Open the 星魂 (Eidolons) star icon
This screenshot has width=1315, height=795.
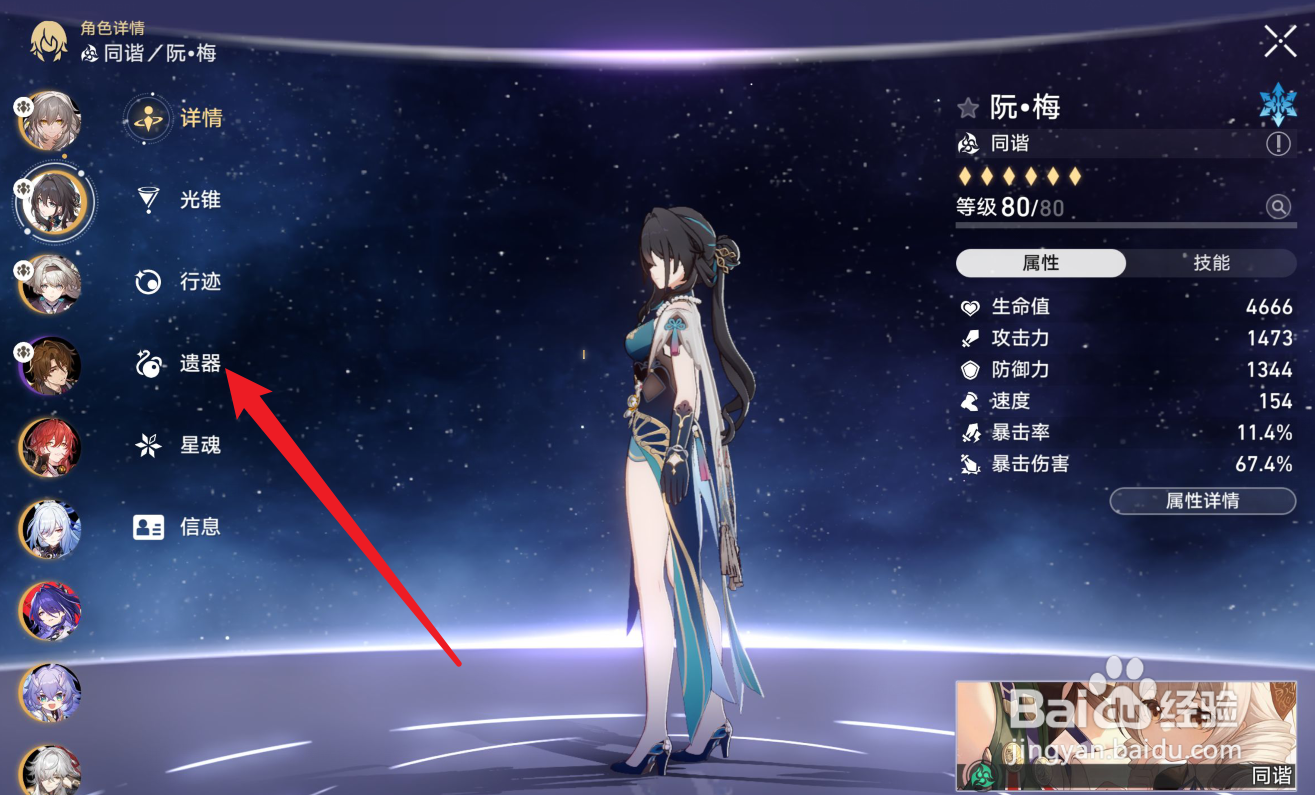point(148,445)
